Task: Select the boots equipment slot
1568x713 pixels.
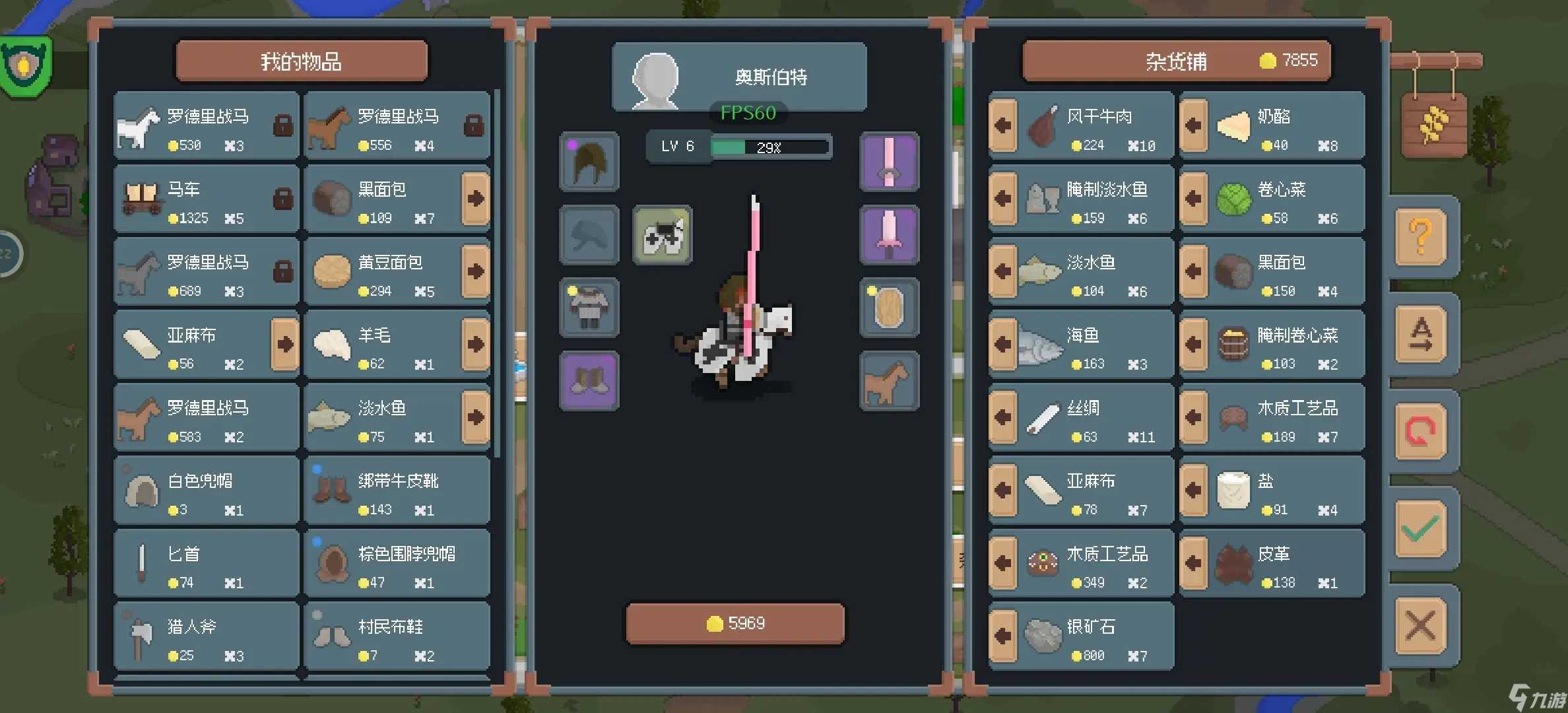Action: tap(588, 380)
